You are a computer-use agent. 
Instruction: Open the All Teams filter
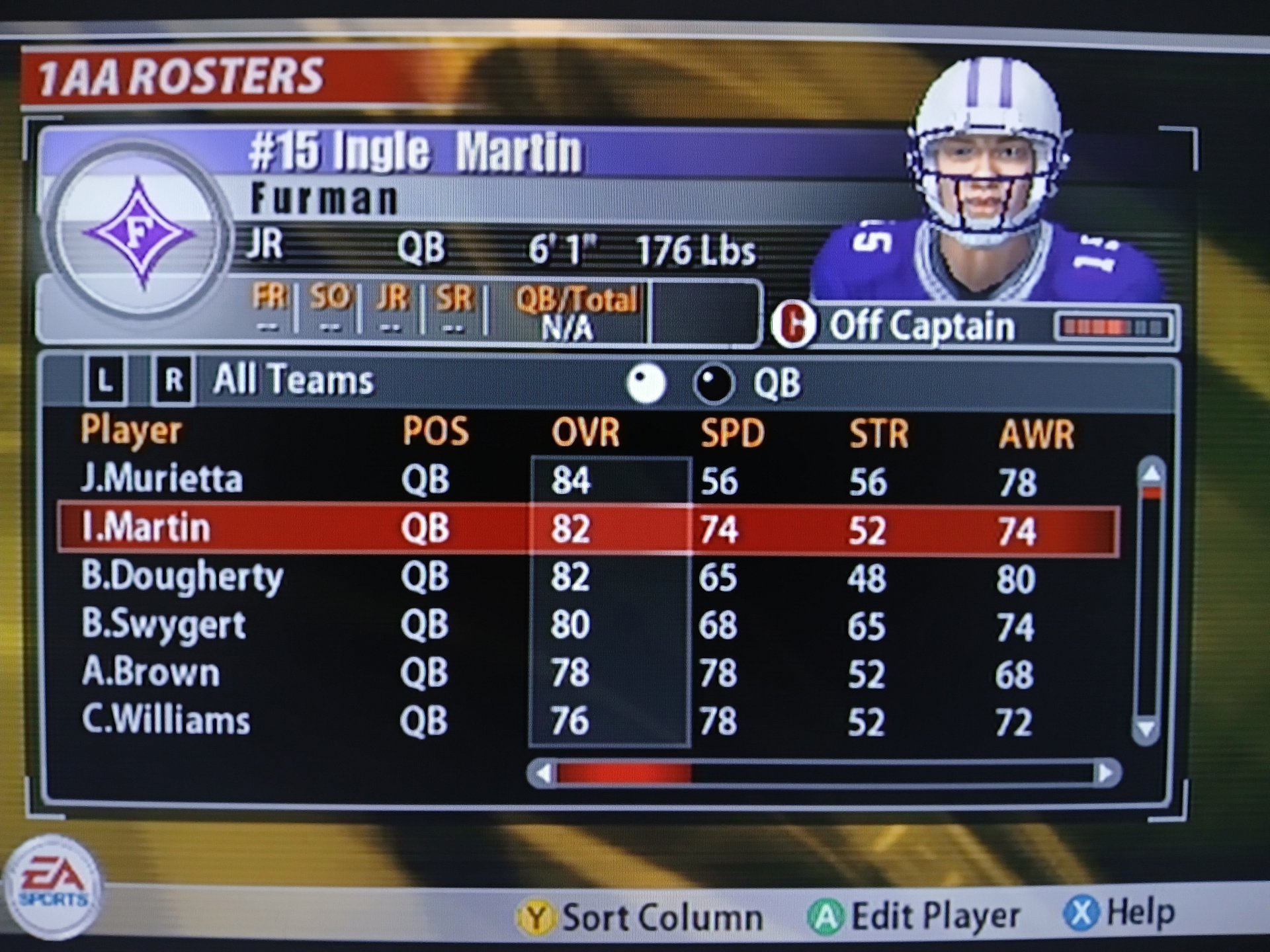pyautogui.click(x=293, y=380)
